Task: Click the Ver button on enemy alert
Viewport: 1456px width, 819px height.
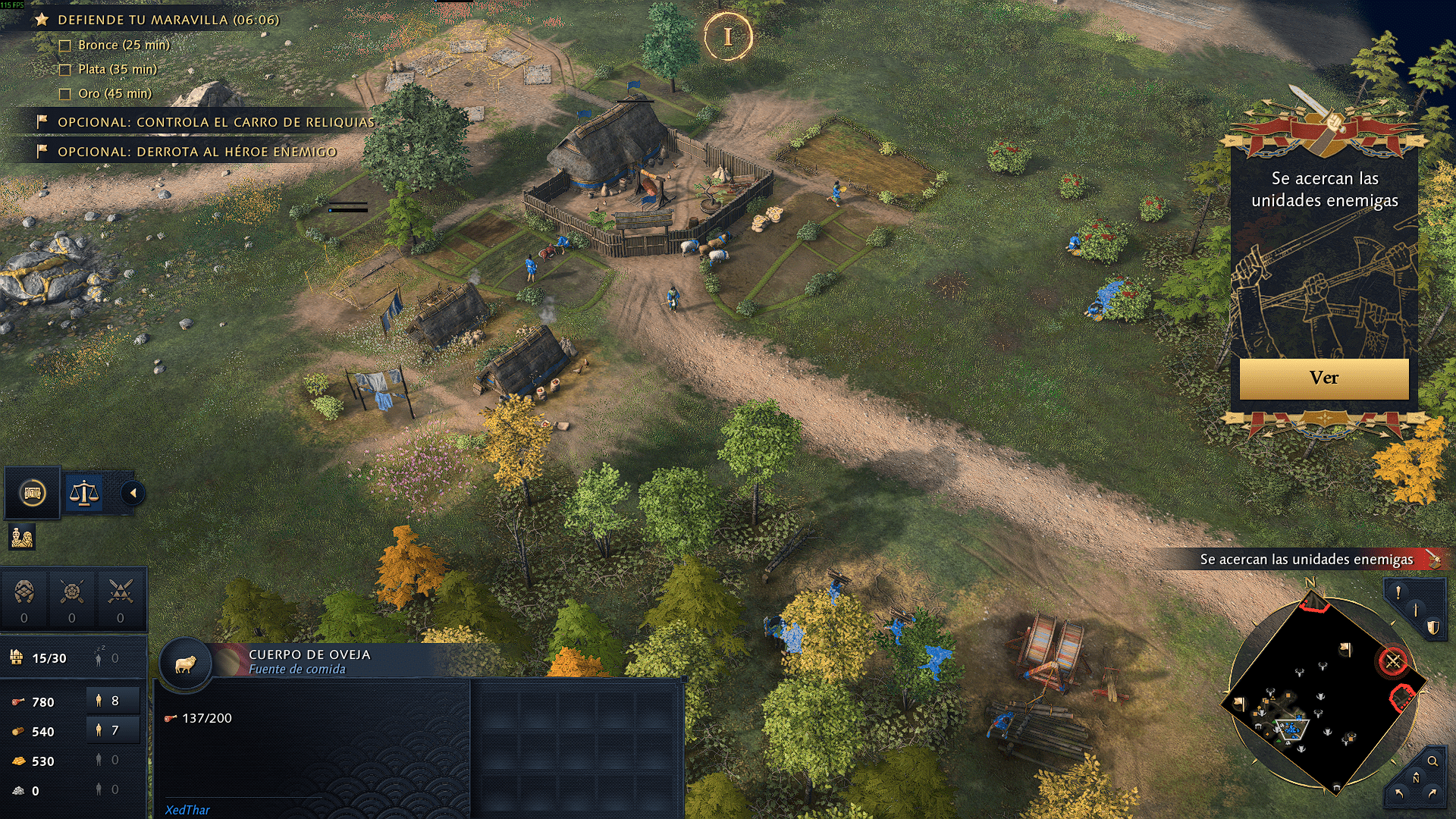Action: (x=1323, y=378)
